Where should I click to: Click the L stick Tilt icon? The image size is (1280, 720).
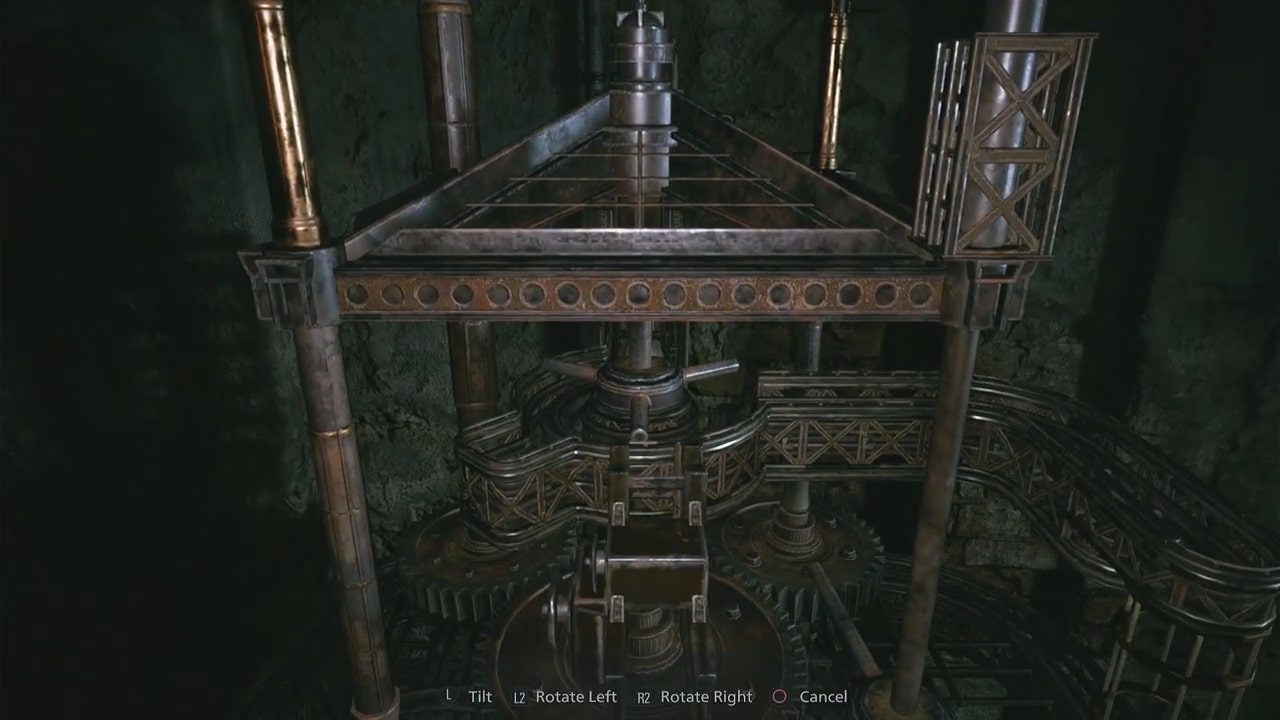pos(449,697)
